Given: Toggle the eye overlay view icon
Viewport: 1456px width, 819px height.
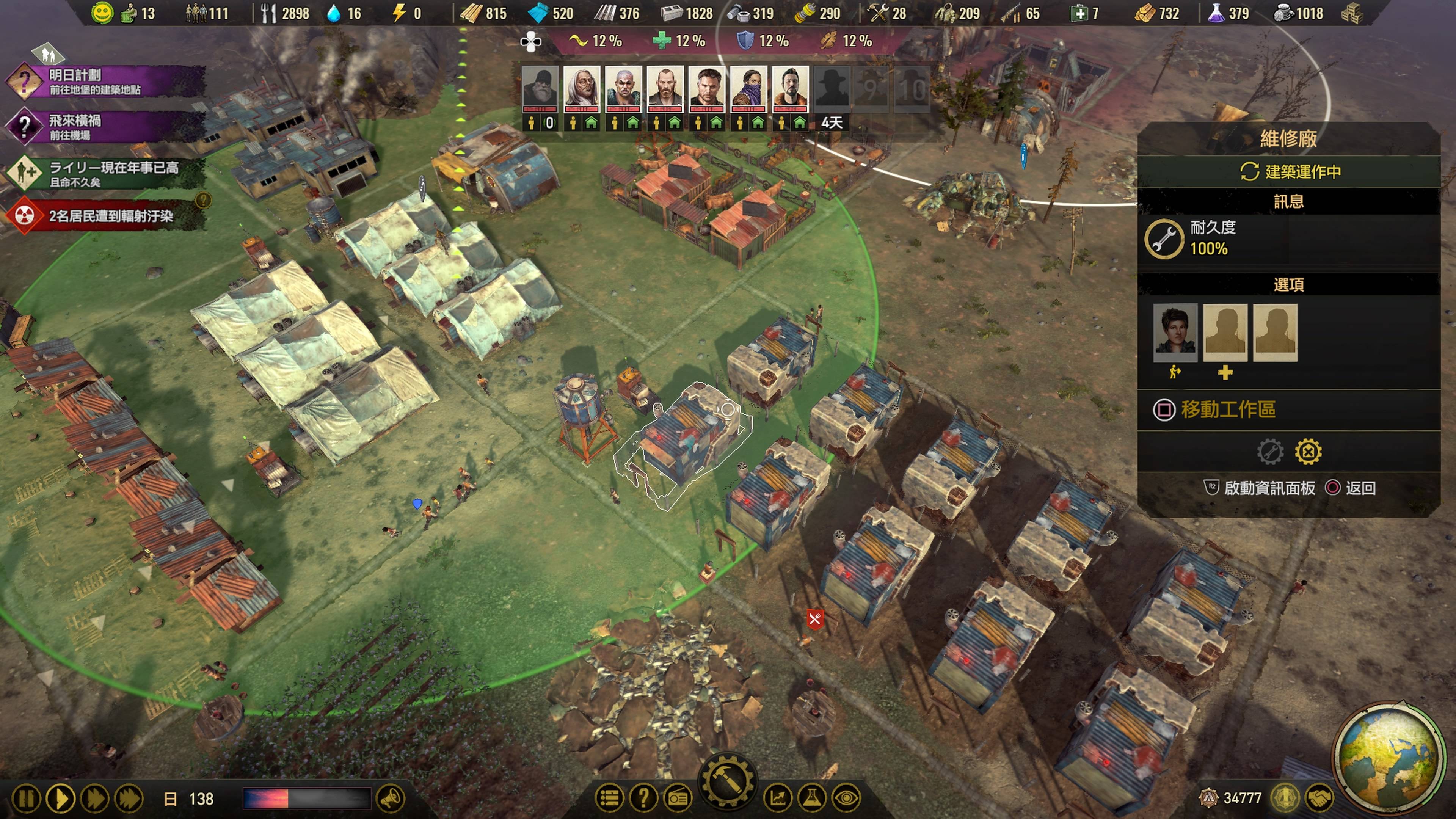Looking at the screenshot, I should click(x=846, y=798).
